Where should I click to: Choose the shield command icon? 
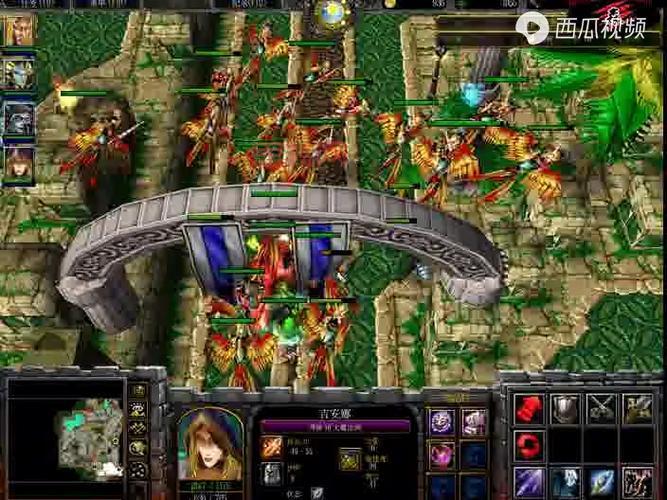[x=565, y=408]
